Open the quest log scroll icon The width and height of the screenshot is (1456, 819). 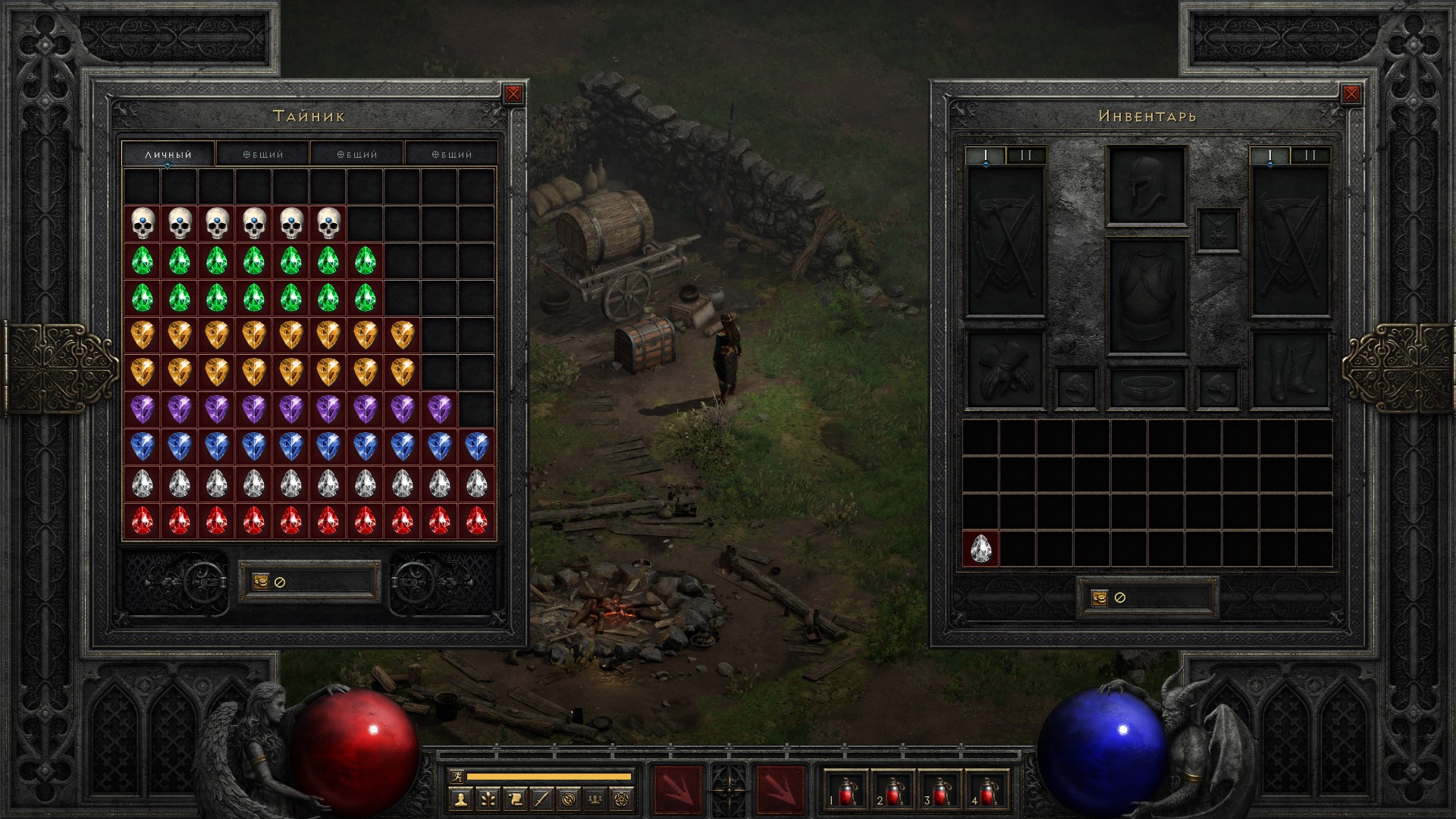pyautogui.click(x=514, y=799)
